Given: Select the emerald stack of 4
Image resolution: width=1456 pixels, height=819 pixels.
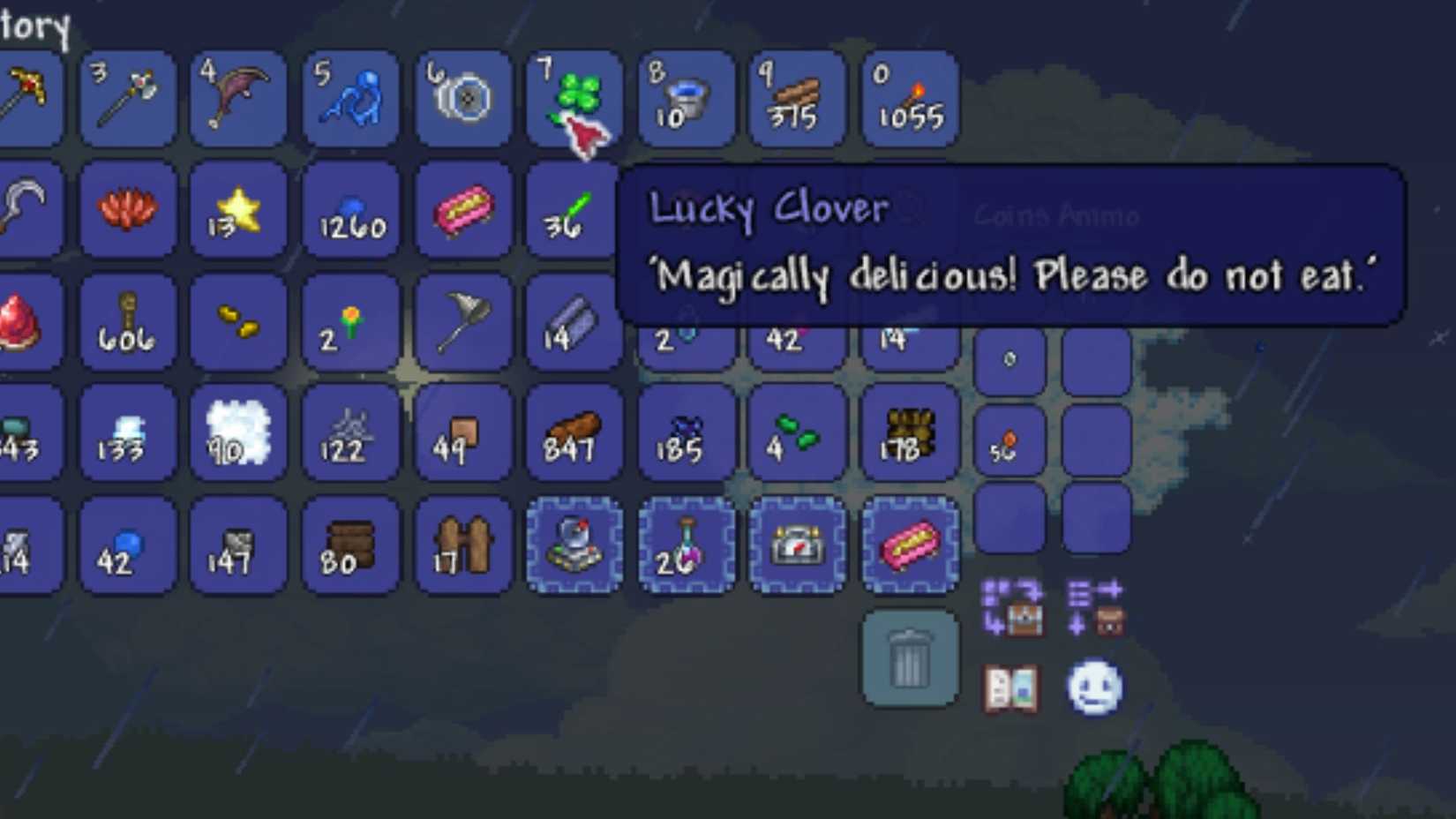Looking at the screenshot, I should coord(799,434).
